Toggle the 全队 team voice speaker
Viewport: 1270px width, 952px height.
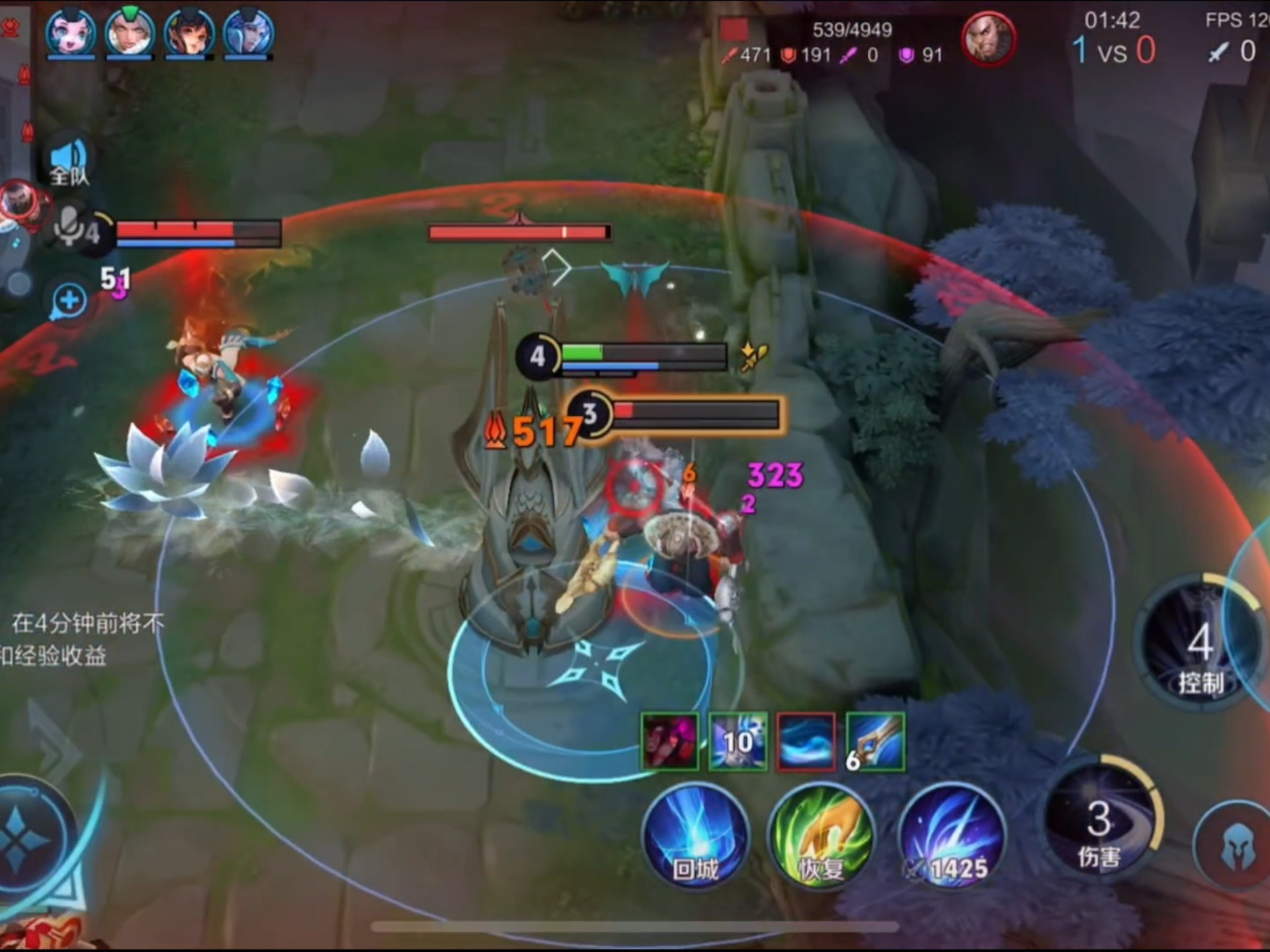[x=69, y=161]
